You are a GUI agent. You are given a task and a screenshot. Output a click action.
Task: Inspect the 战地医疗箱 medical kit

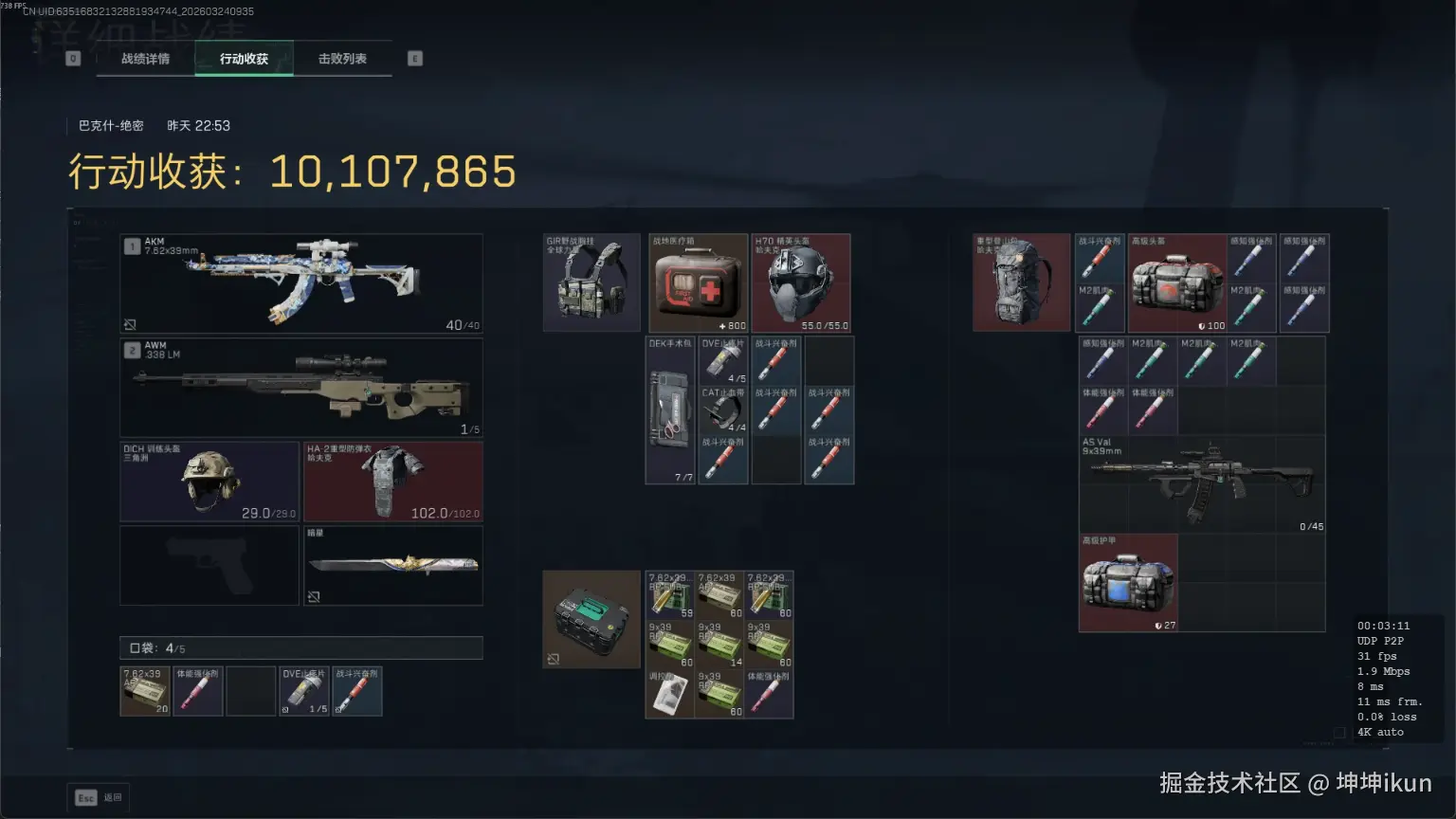pos(698,282)
